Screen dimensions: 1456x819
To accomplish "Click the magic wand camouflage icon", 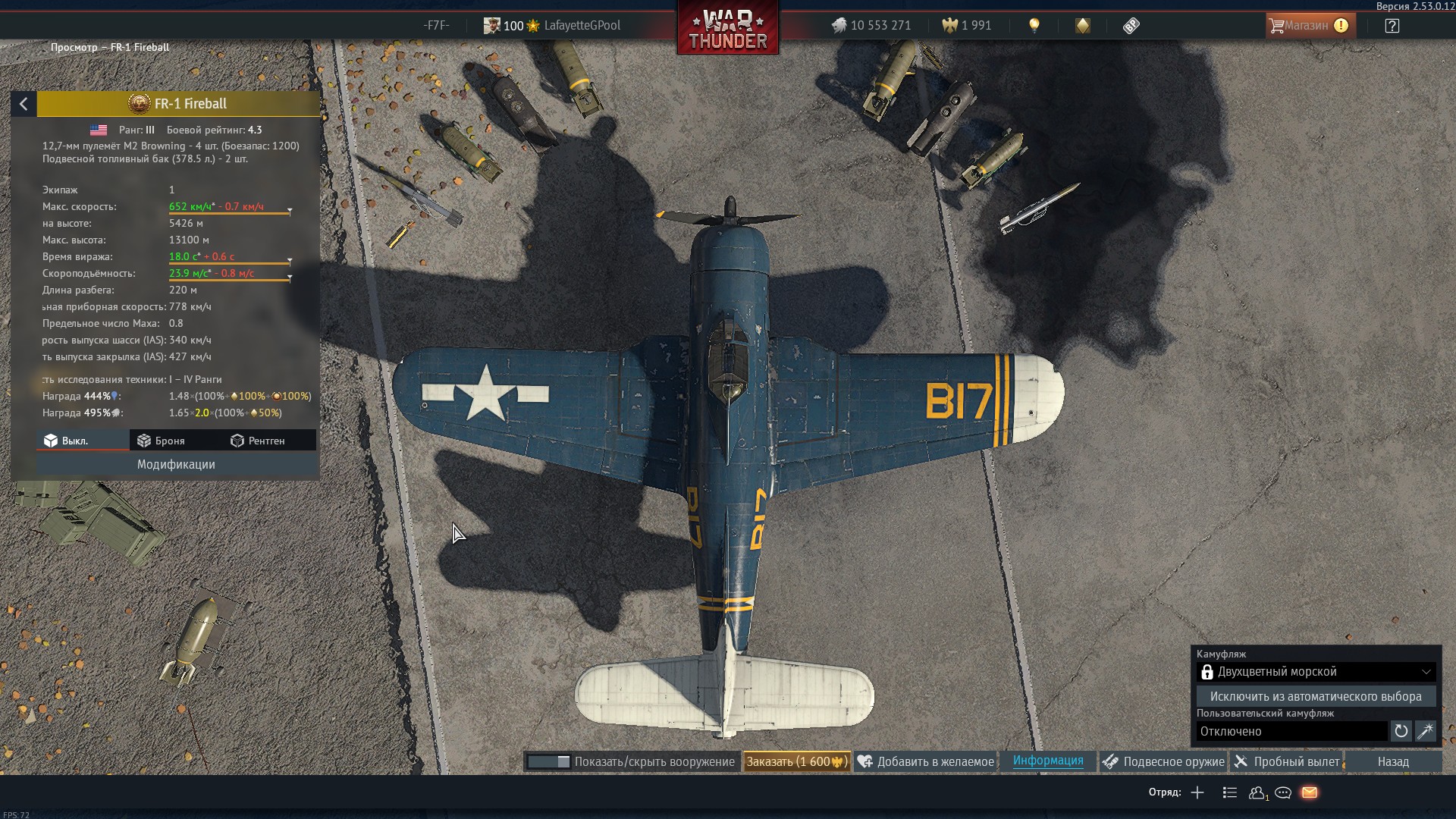I will 1425,731.
